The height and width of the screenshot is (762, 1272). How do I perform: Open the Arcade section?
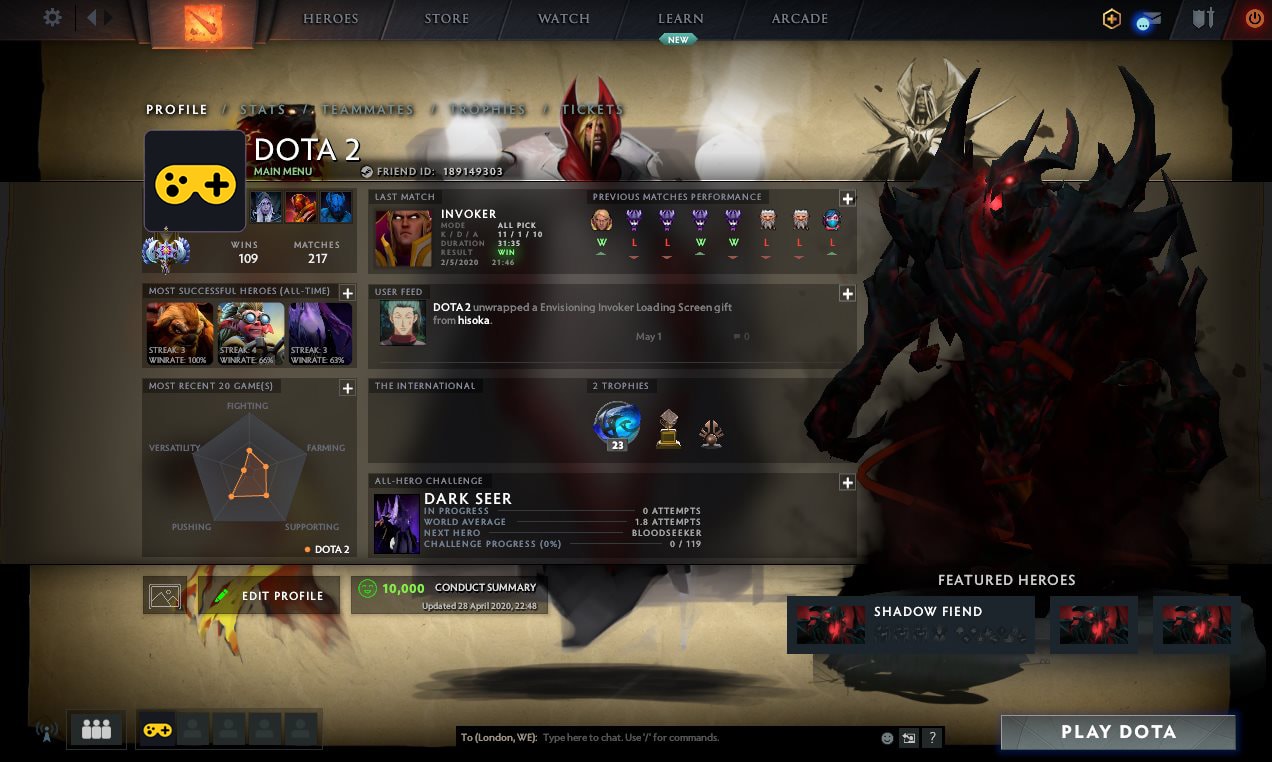click(x=799, y=19)
